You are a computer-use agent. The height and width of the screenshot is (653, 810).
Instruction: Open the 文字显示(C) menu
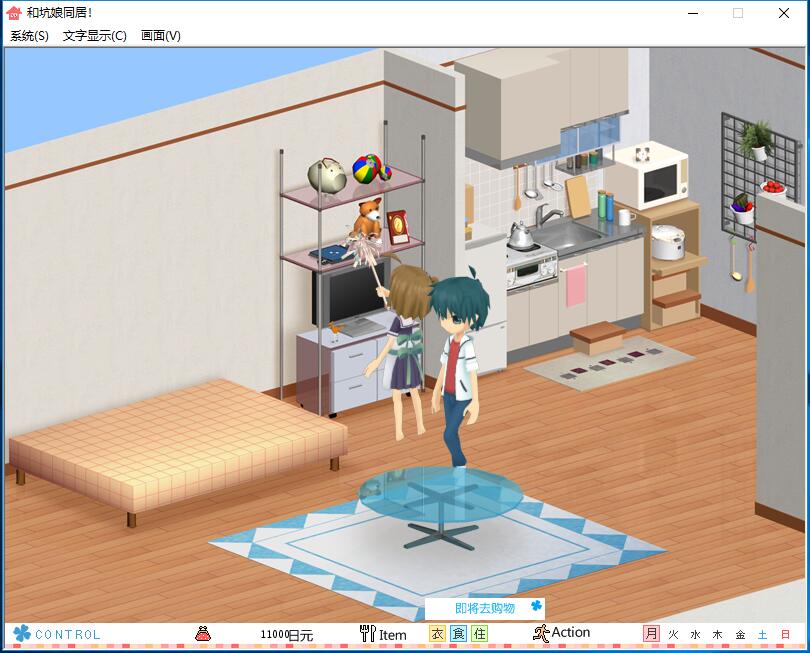coord(95,36)
